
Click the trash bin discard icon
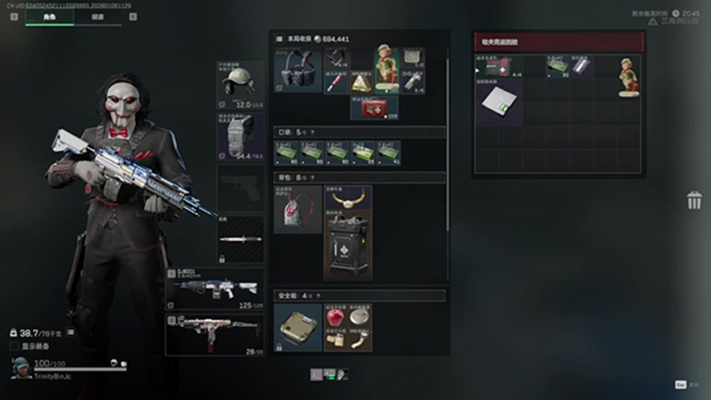(x=694, y=201)
